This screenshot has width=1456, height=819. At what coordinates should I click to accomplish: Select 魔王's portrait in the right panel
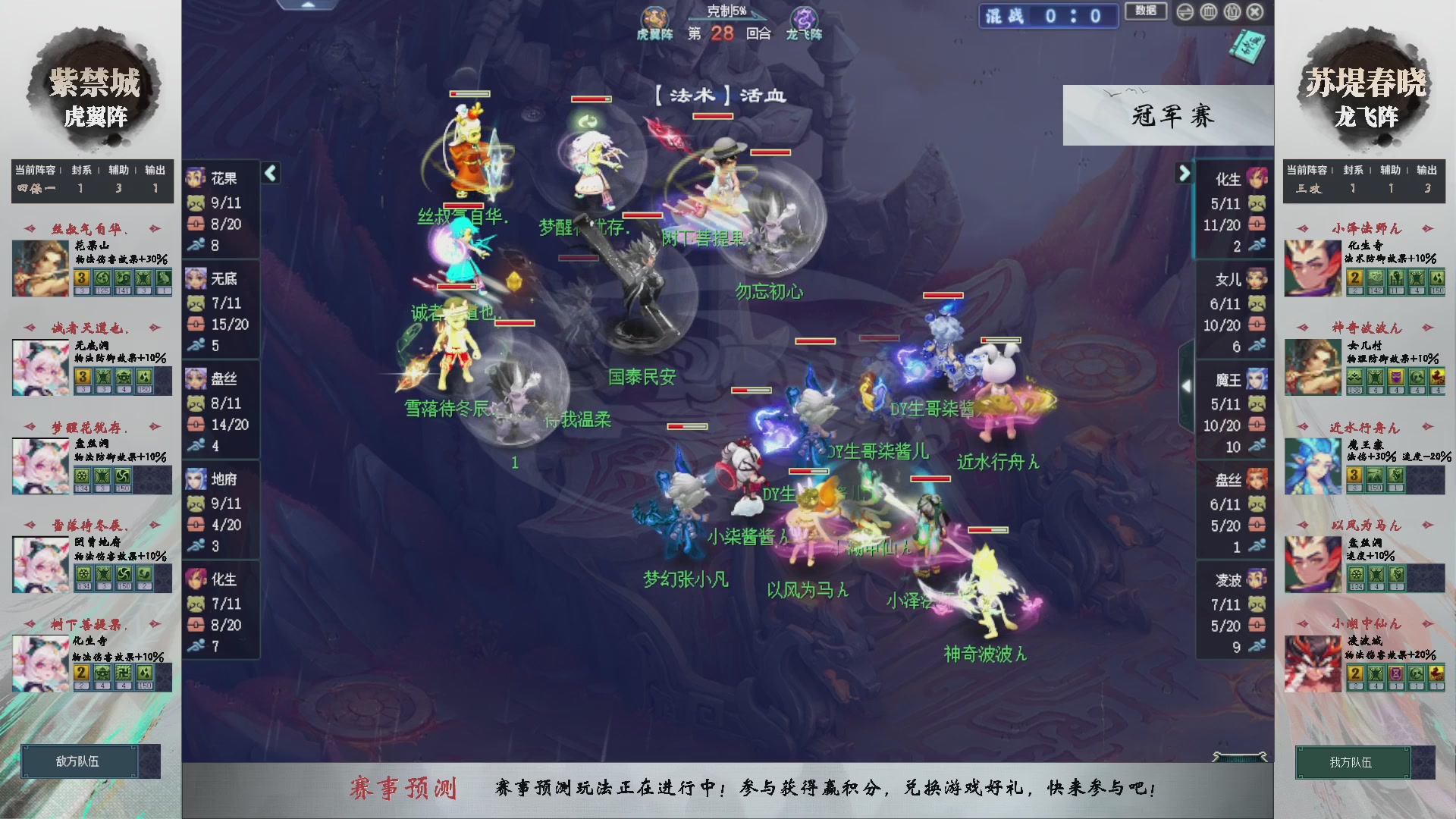(1258, 379)
